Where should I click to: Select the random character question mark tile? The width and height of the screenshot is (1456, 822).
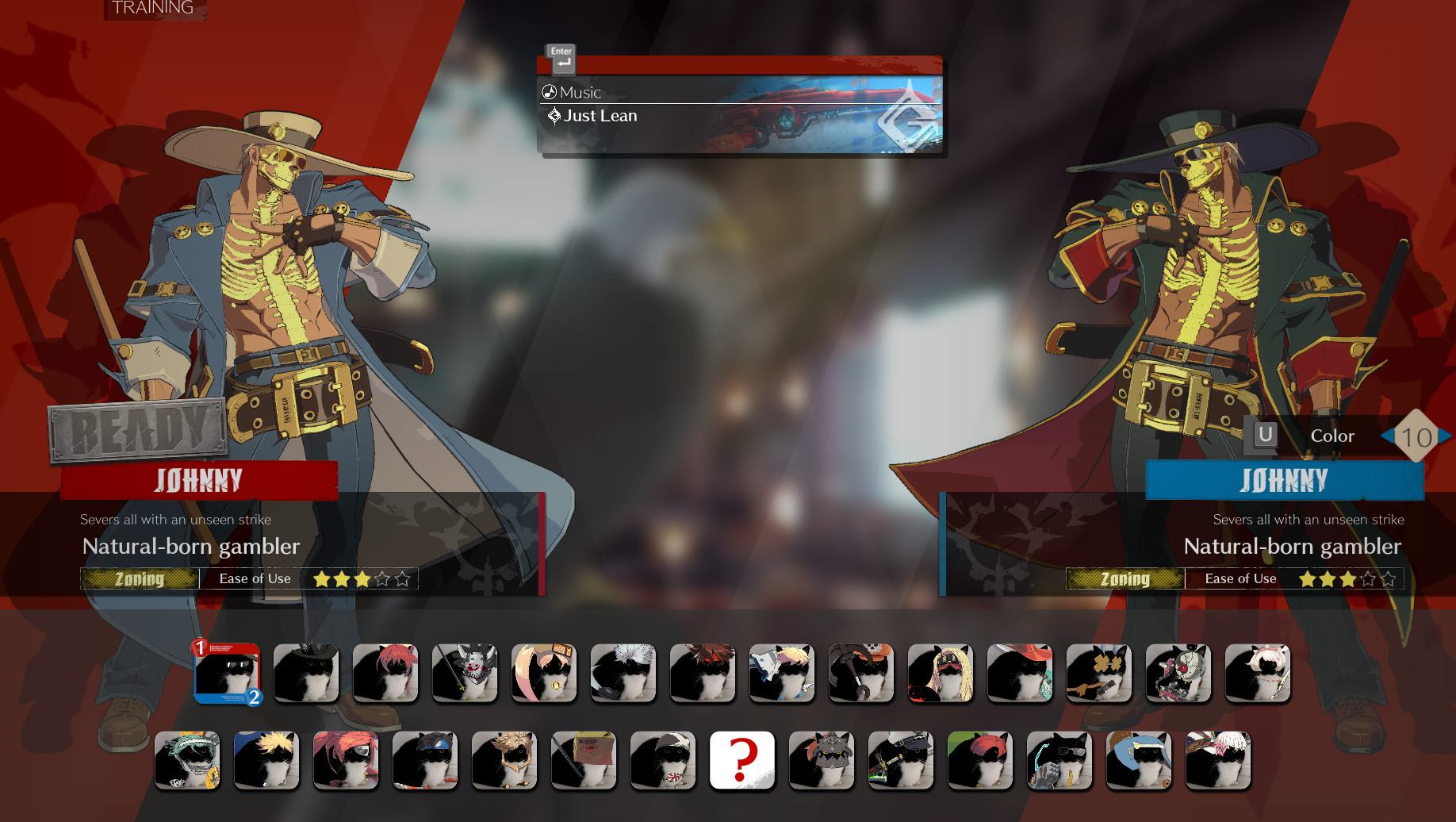[742, 760]
